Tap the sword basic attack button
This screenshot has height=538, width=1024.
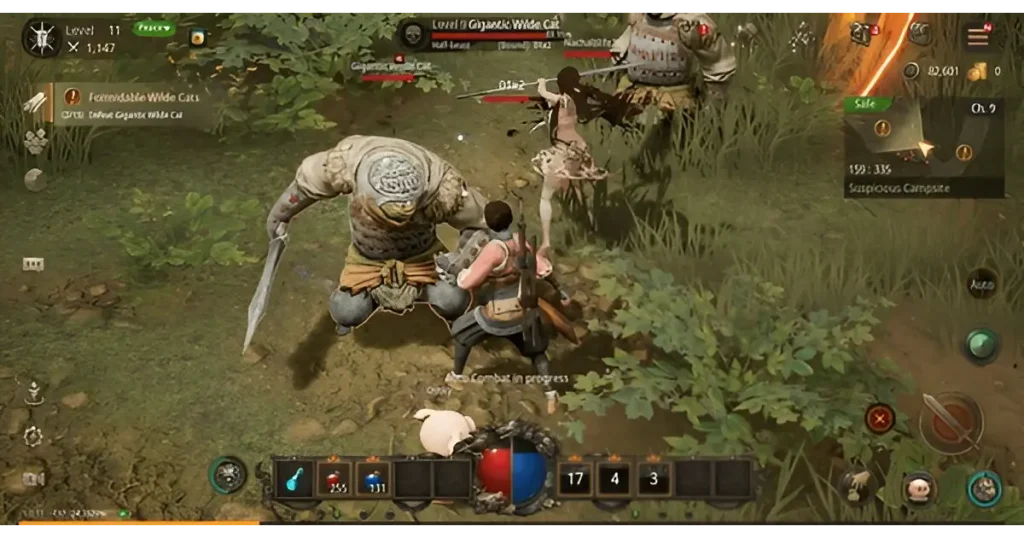point(950,421)
